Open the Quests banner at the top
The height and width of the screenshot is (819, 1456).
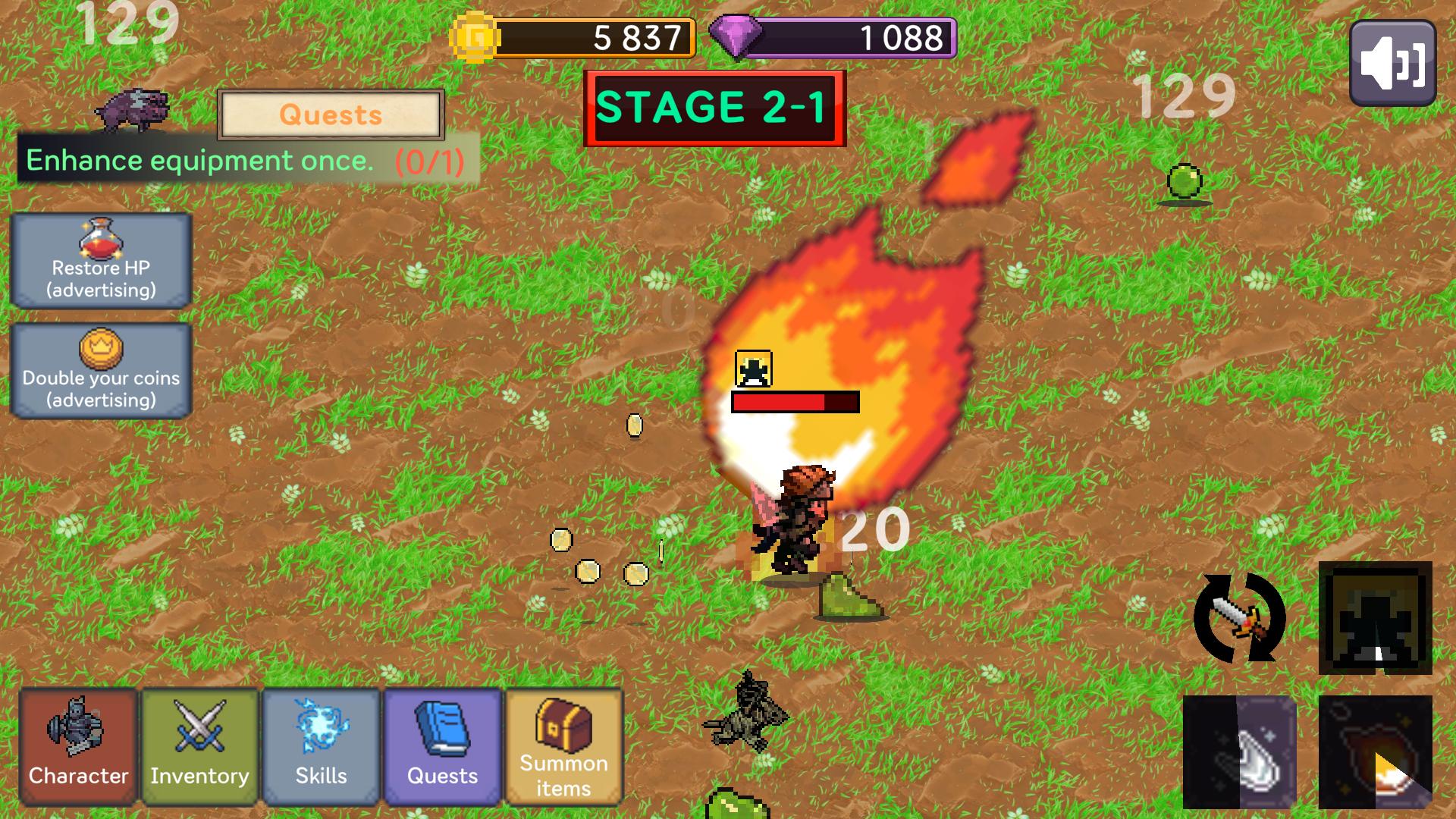[x=331, y=116]
